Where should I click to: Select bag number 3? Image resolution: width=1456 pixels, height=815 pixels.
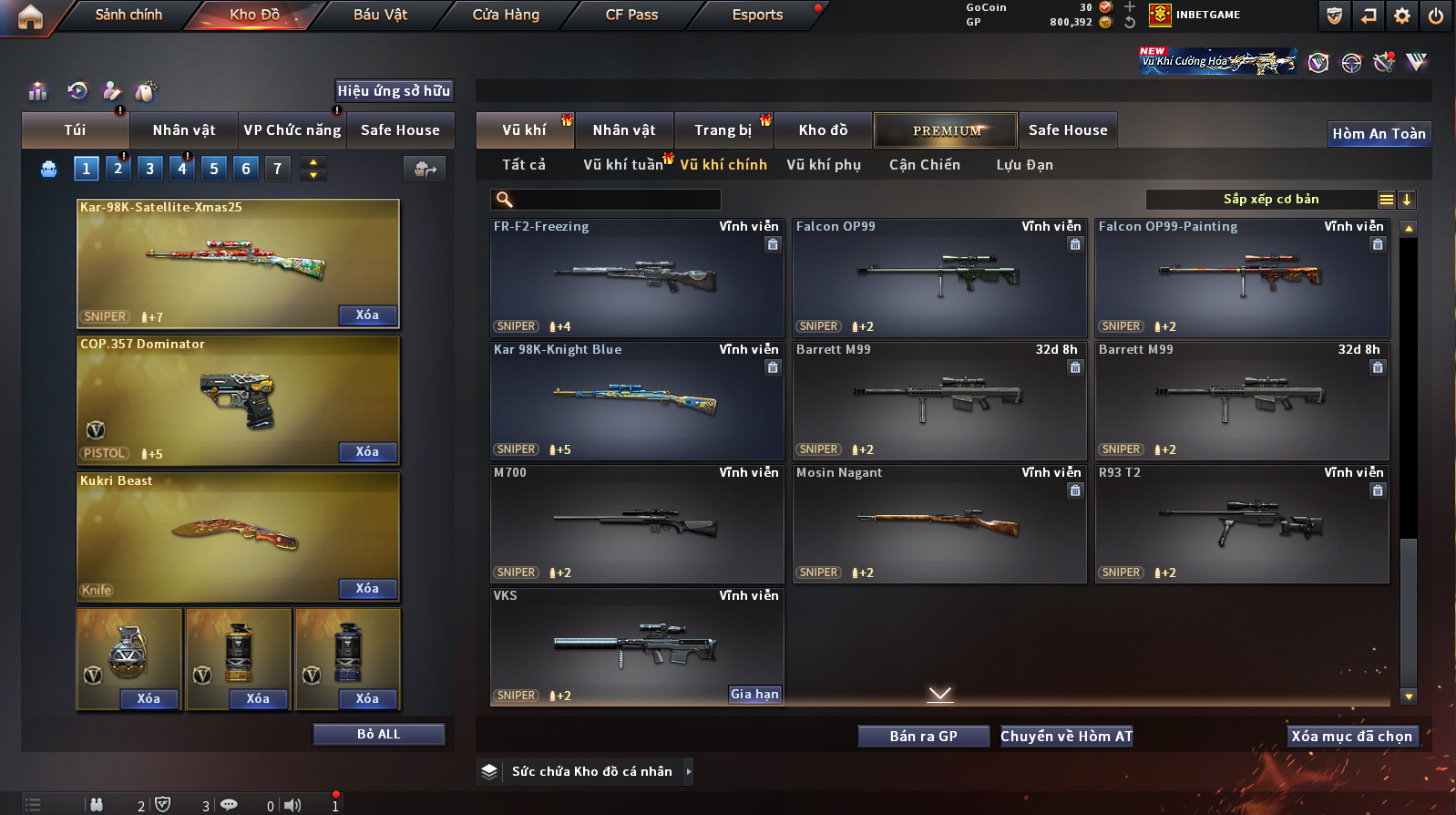150,168
